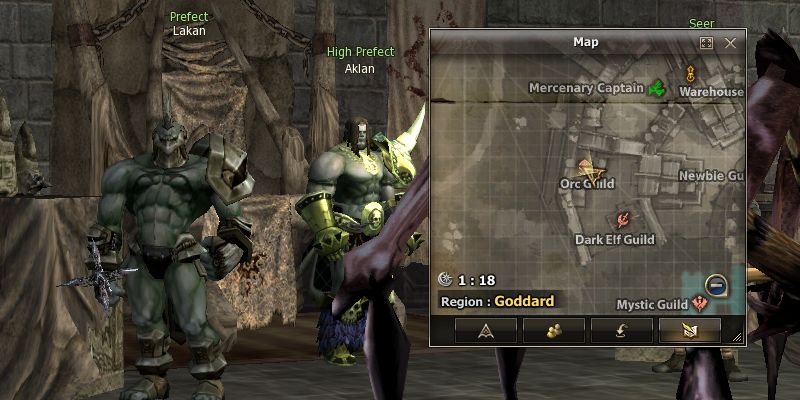This screenshot has width=800, height=400.
Task: Zoom out the map with minus button
Action: pos(716,285)
